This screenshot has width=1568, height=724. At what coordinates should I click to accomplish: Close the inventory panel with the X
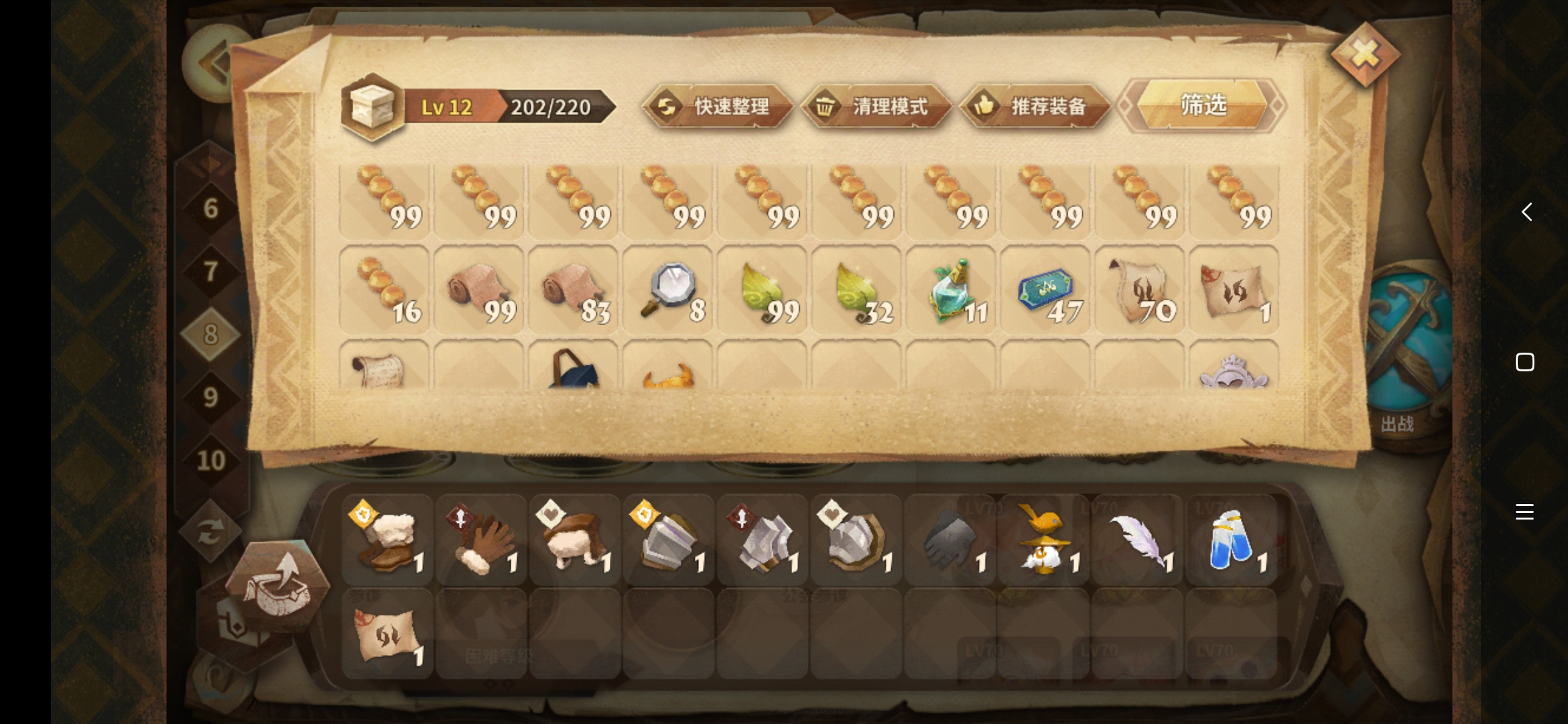(1365, 55)
